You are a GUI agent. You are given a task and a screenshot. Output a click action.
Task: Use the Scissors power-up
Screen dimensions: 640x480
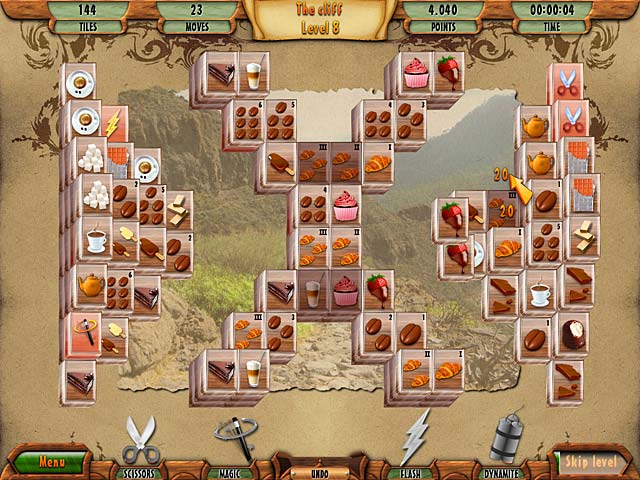140,443
